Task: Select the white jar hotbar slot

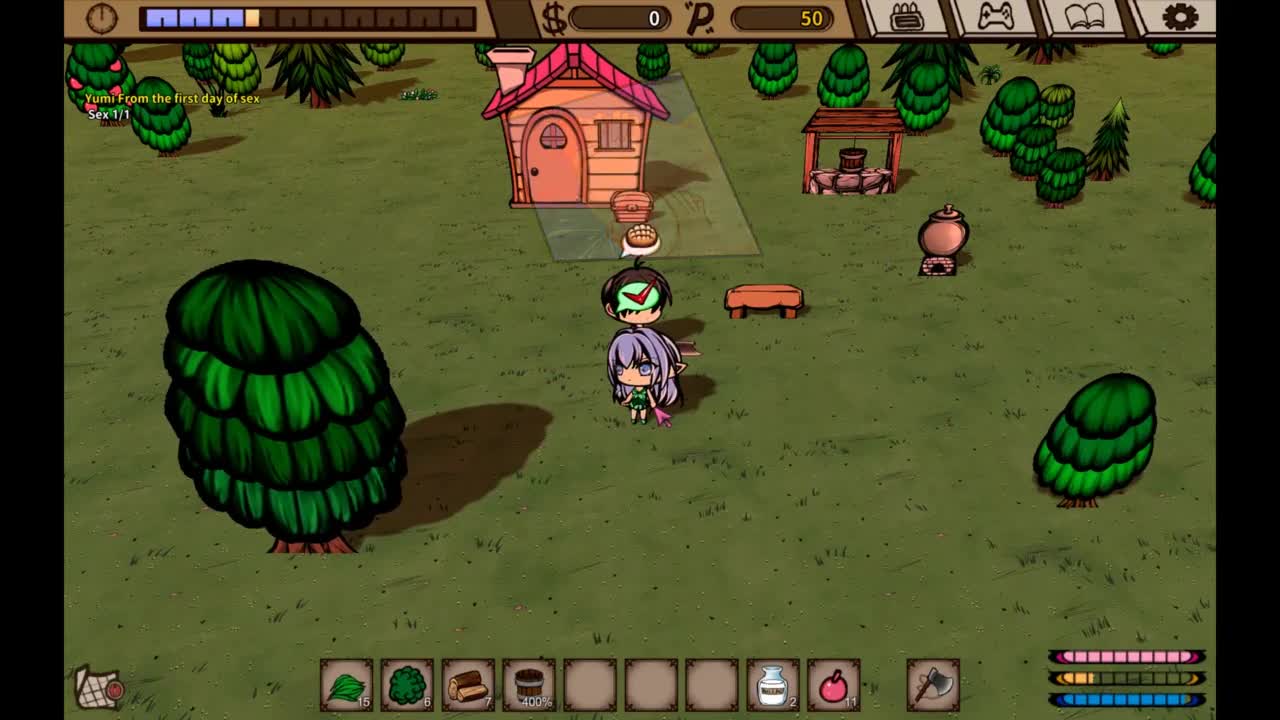Action: coord(773,685)
